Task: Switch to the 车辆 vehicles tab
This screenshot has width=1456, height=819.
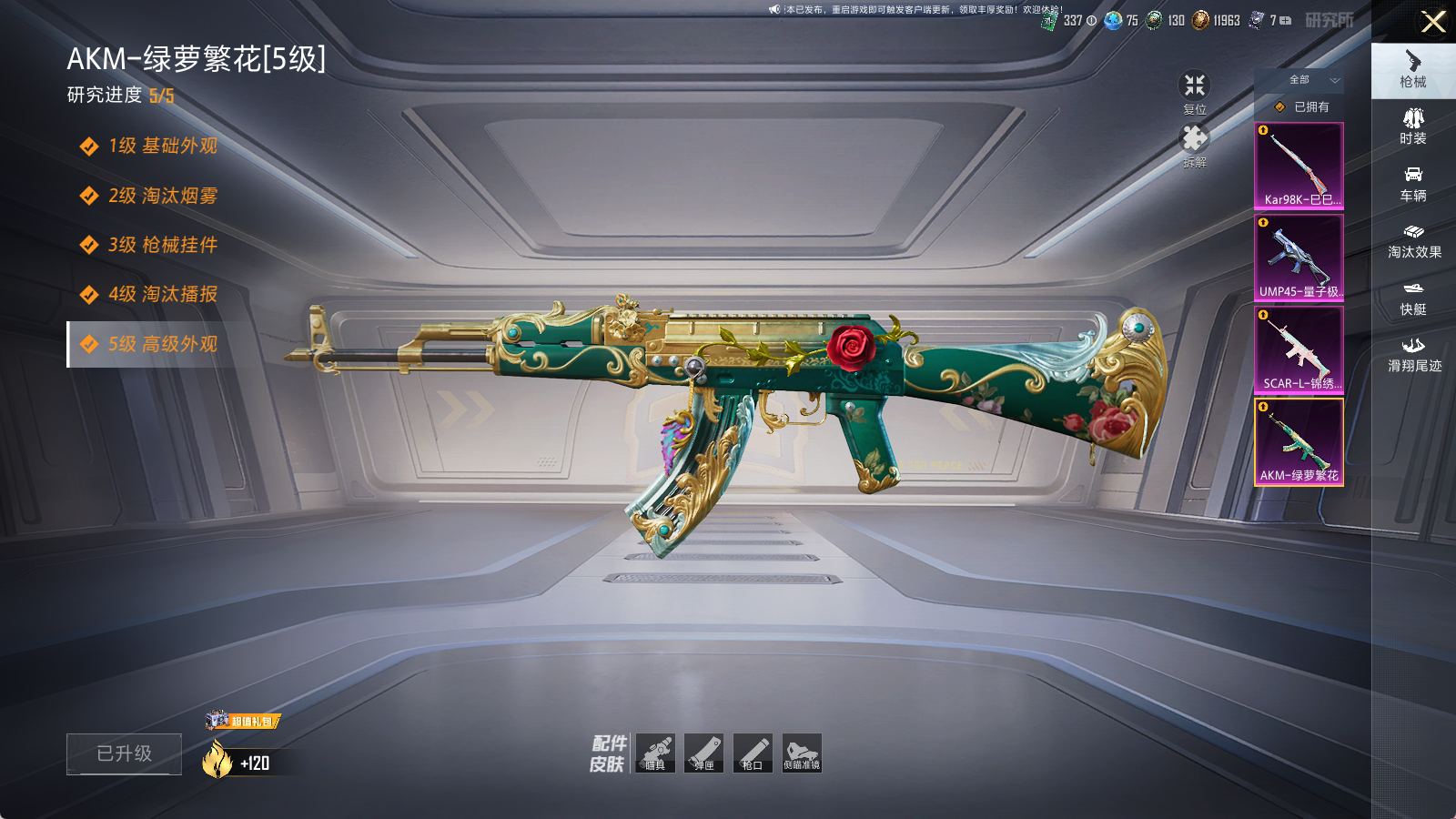Action: 1413,184
